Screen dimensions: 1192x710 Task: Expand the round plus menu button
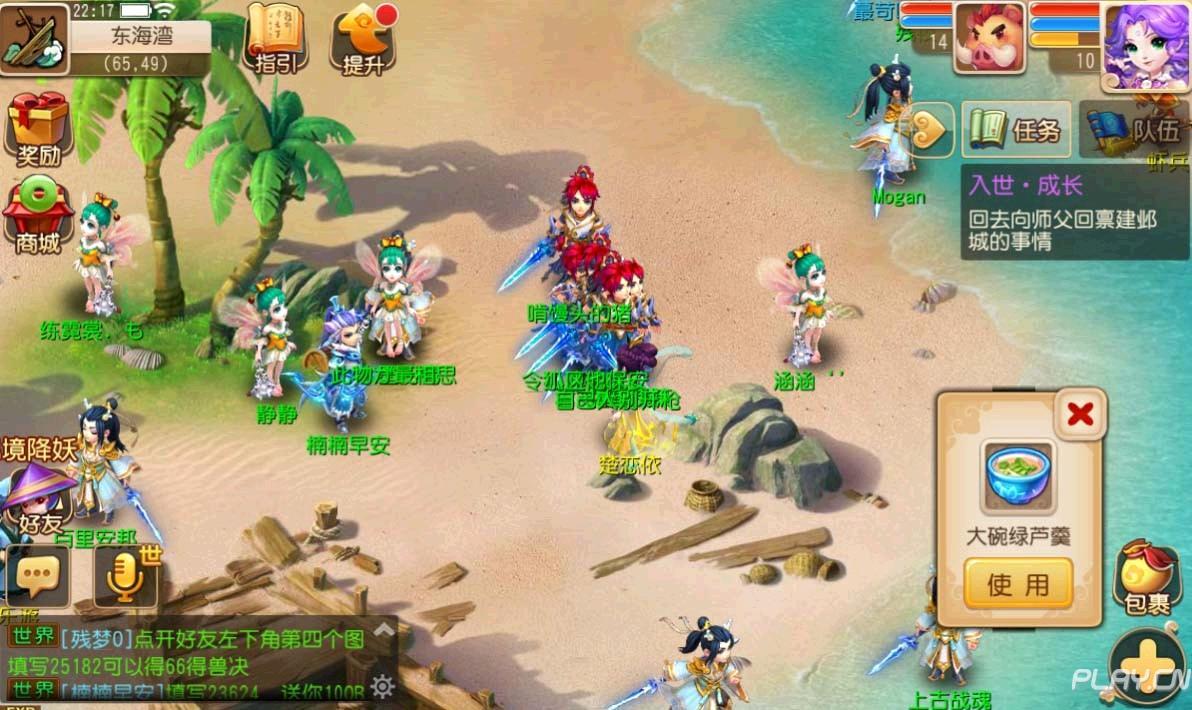point(1150,666)
